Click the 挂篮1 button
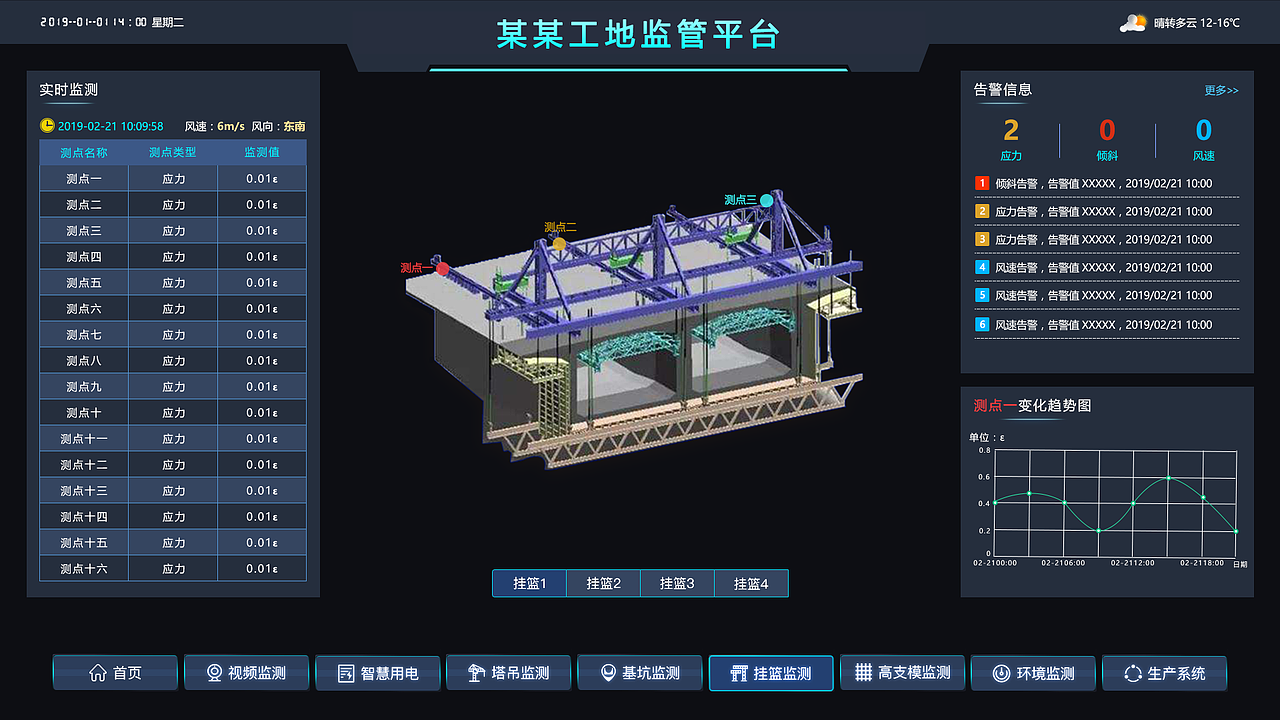 [529, 583]
